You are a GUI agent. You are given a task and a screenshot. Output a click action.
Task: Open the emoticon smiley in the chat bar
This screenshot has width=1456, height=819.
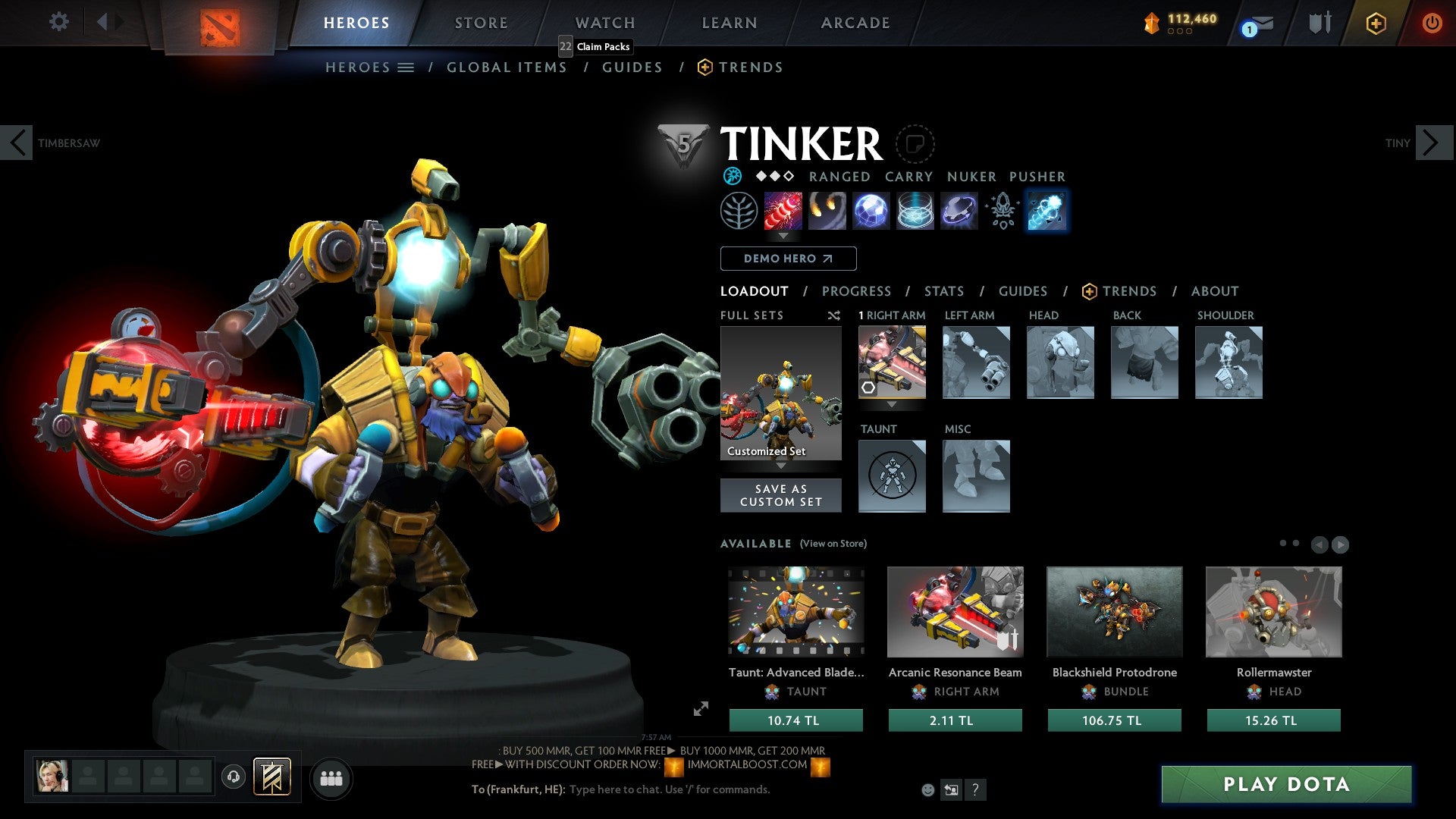927,789
